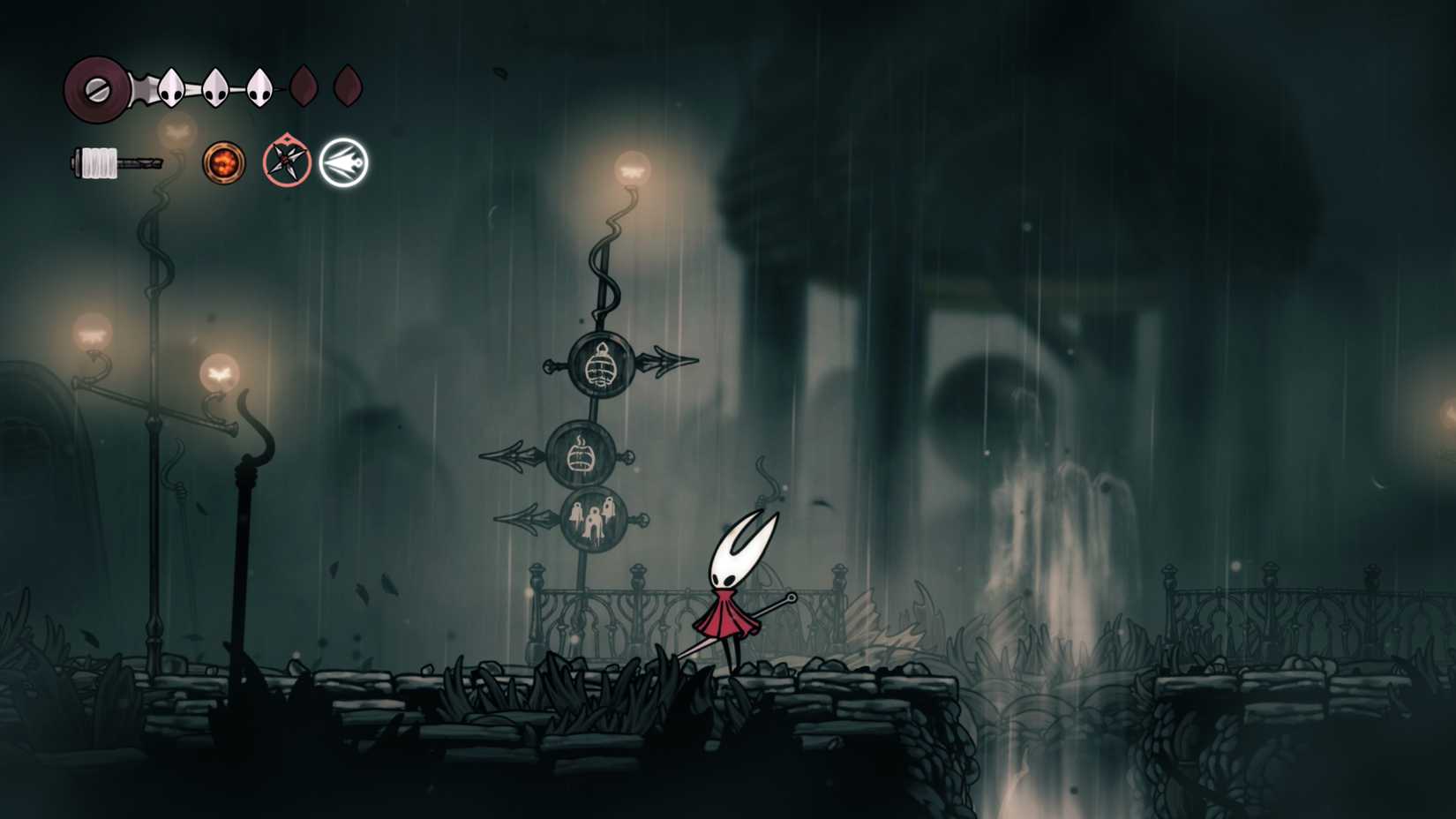The width and height of the screenshot is (1456, 819).
Task: Toggle the rightmost empty mask slot
Action: tap(347, 86)
